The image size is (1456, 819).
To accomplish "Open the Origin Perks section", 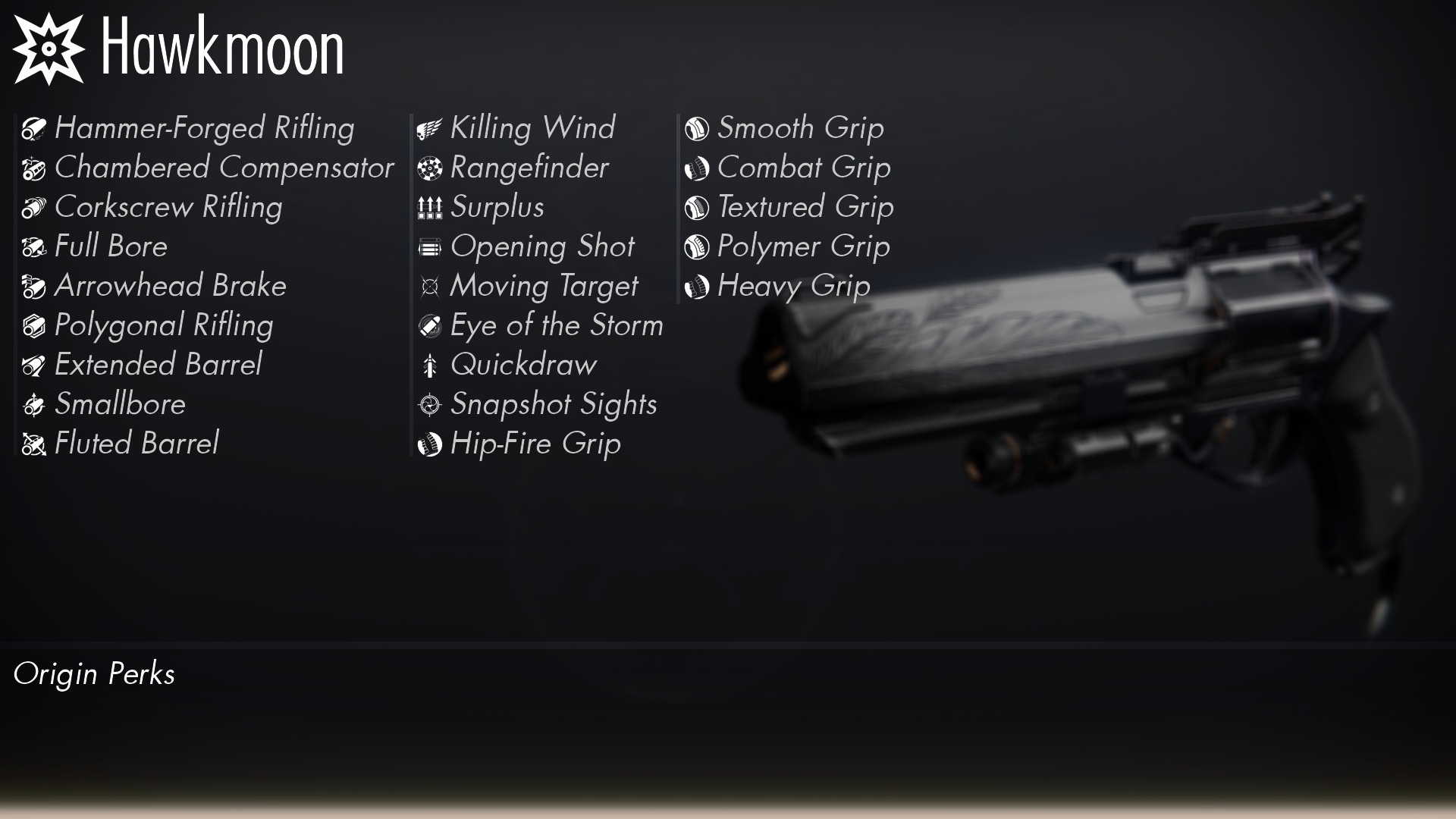I will point(96,673).
